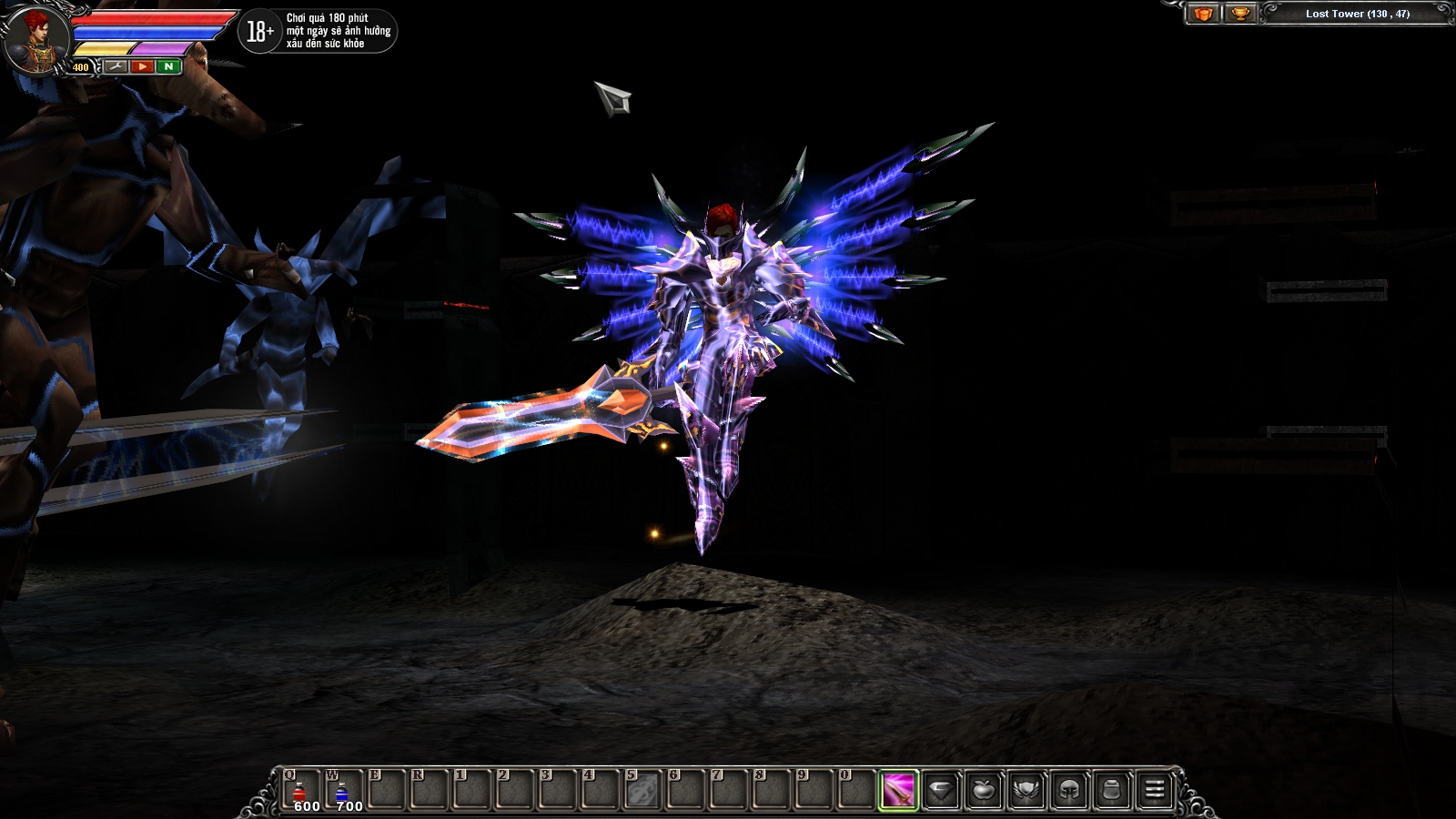Open the armor/chest icon on the action bar

(1112, 788)
